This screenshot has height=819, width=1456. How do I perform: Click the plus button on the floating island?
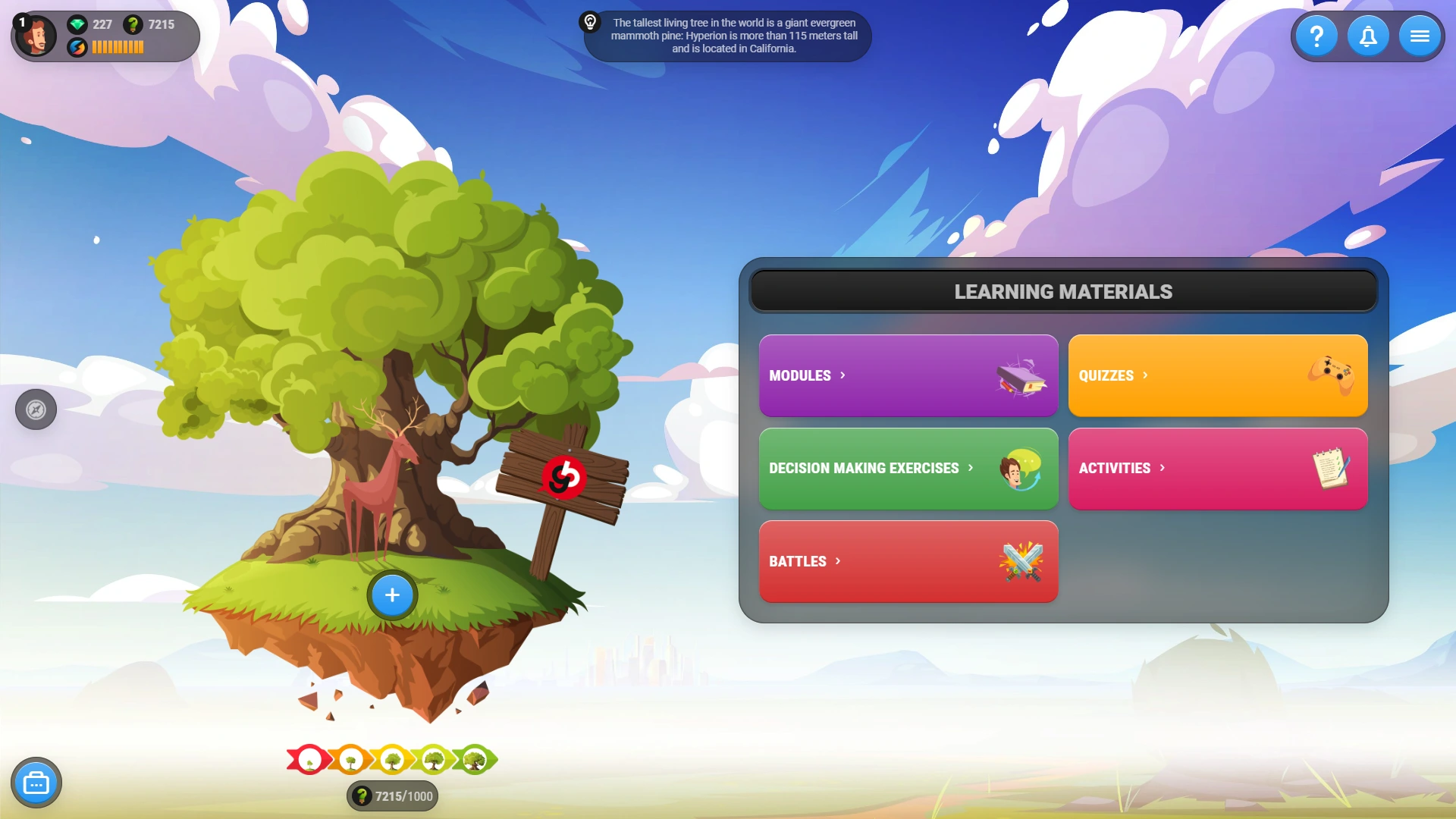click(391, 595)
